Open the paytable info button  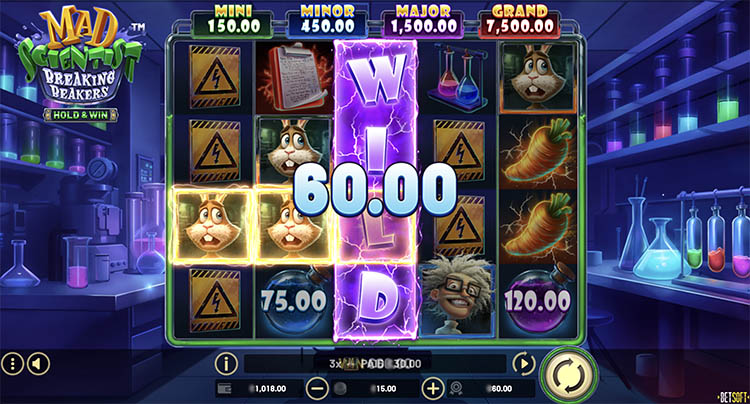[226, 364]
